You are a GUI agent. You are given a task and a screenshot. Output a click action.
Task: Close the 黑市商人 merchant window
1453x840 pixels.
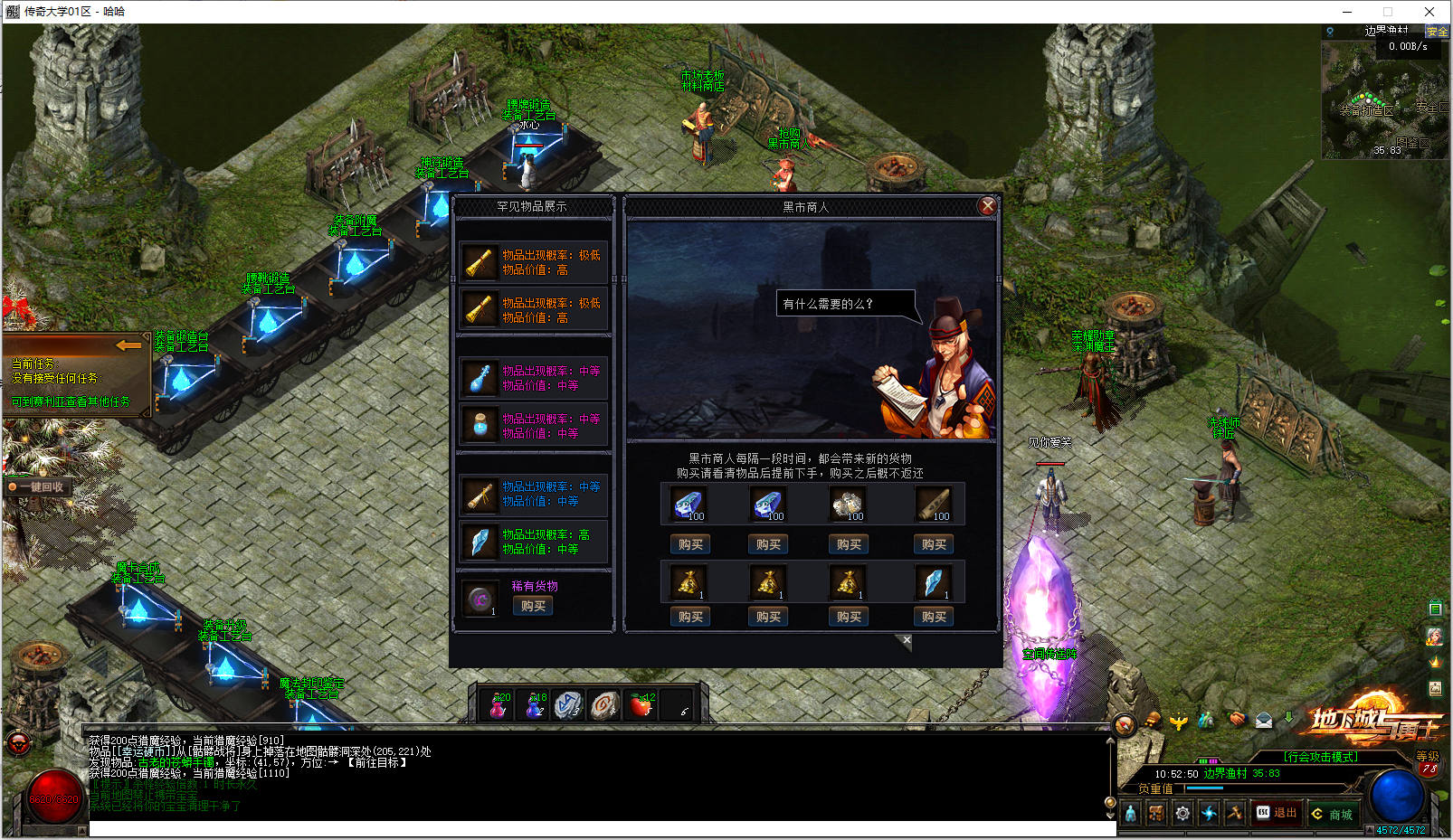tap(987, 206)
